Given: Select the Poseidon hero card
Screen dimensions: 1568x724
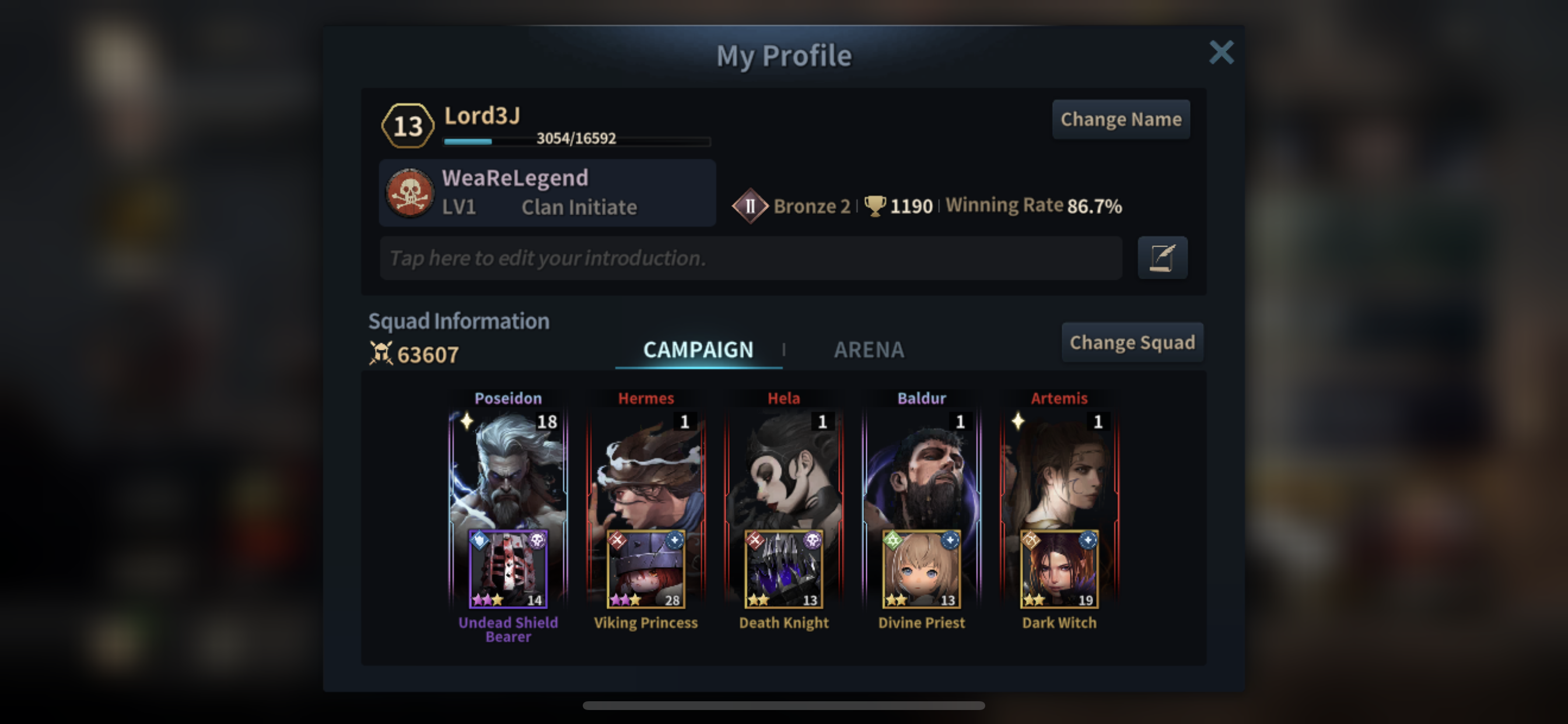Looking at the screenshot, I should click(x=508, y=469).
